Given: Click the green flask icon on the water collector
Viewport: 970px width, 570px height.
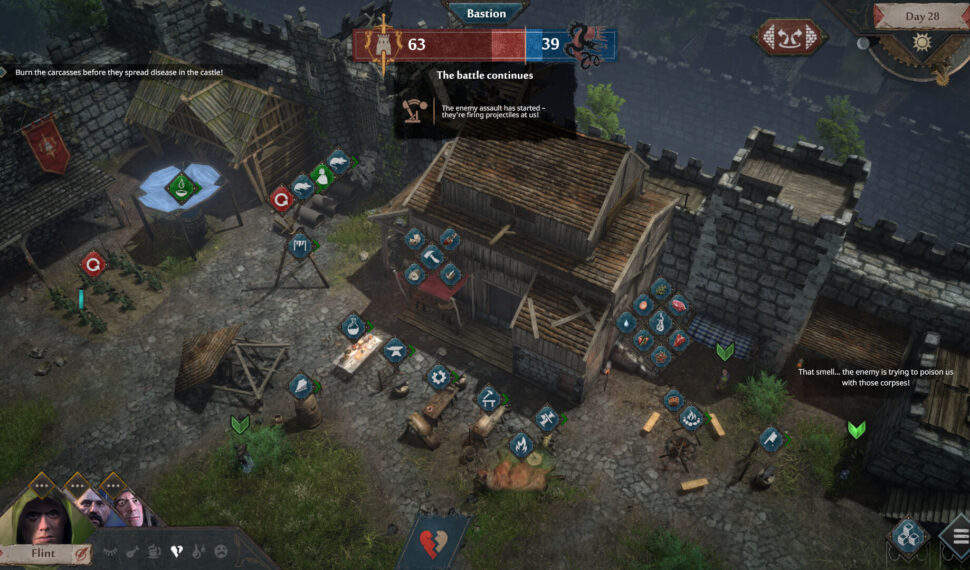Looking at the screenshot, I should 180,185.
